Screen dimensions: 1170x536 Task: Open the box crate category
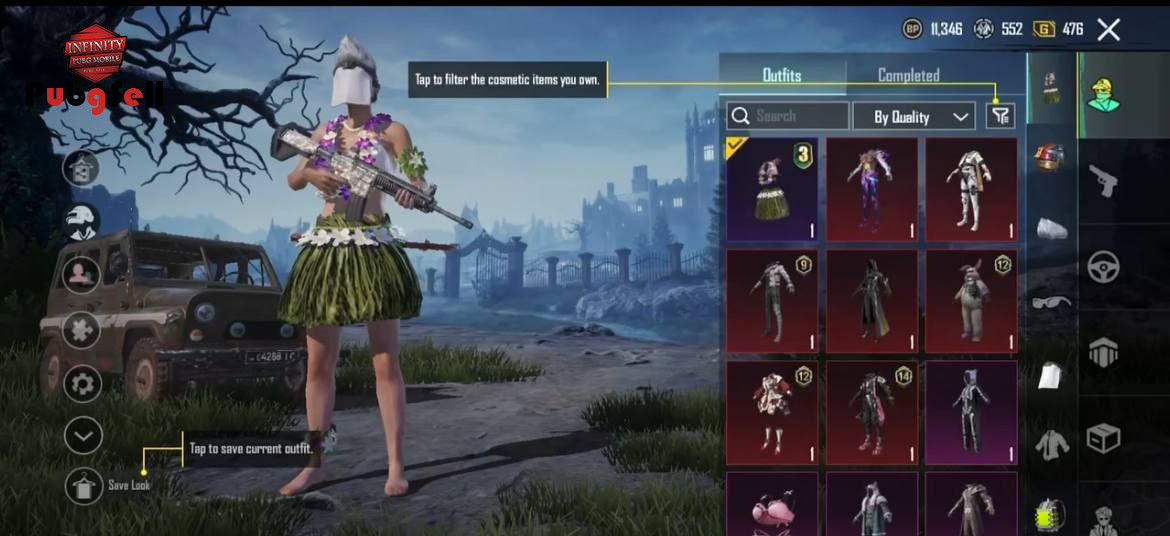coord(1103,438)
